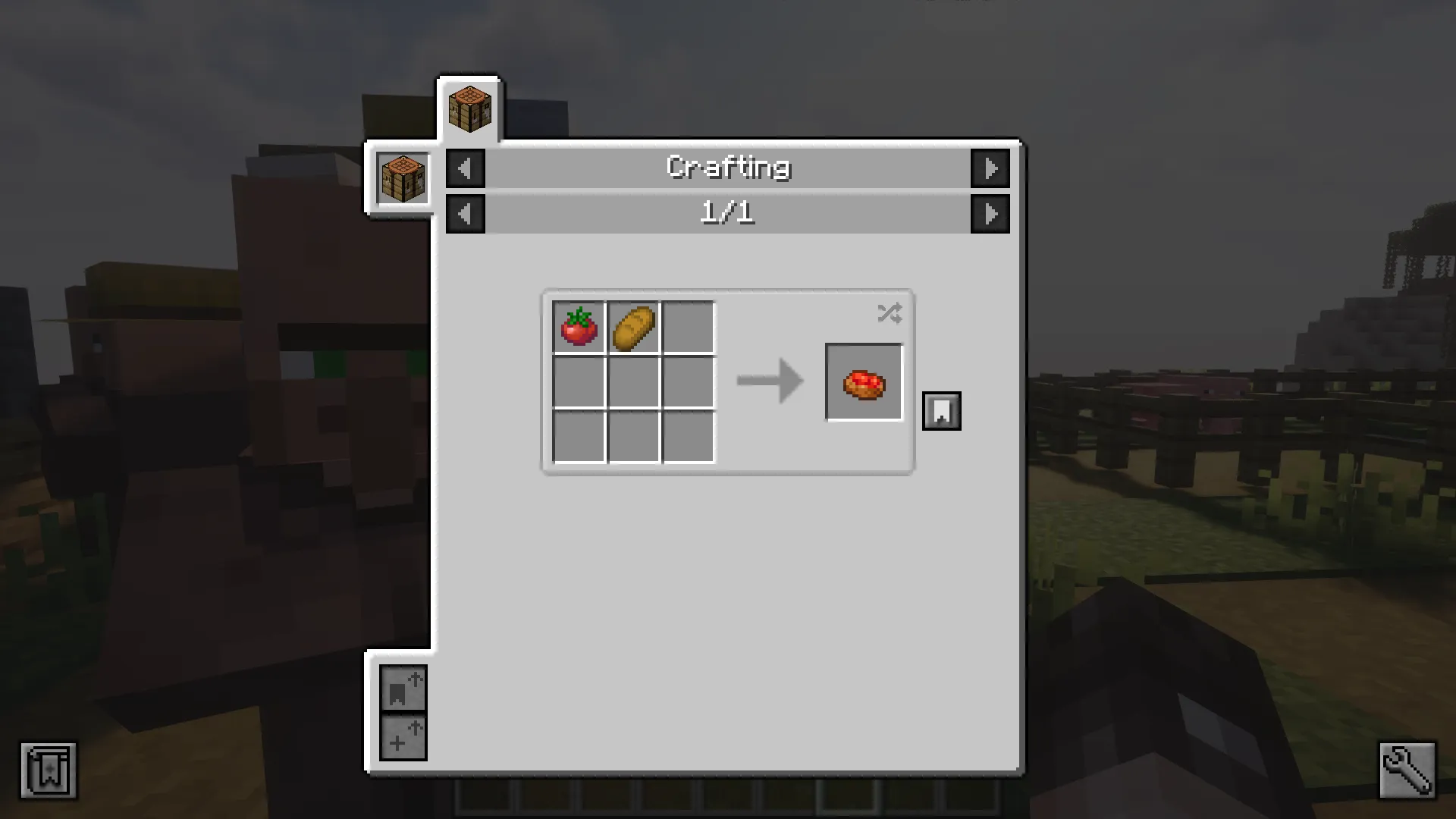Click the crafting table category icon beside the title
1456x819 pixels.
click(401, 178)
